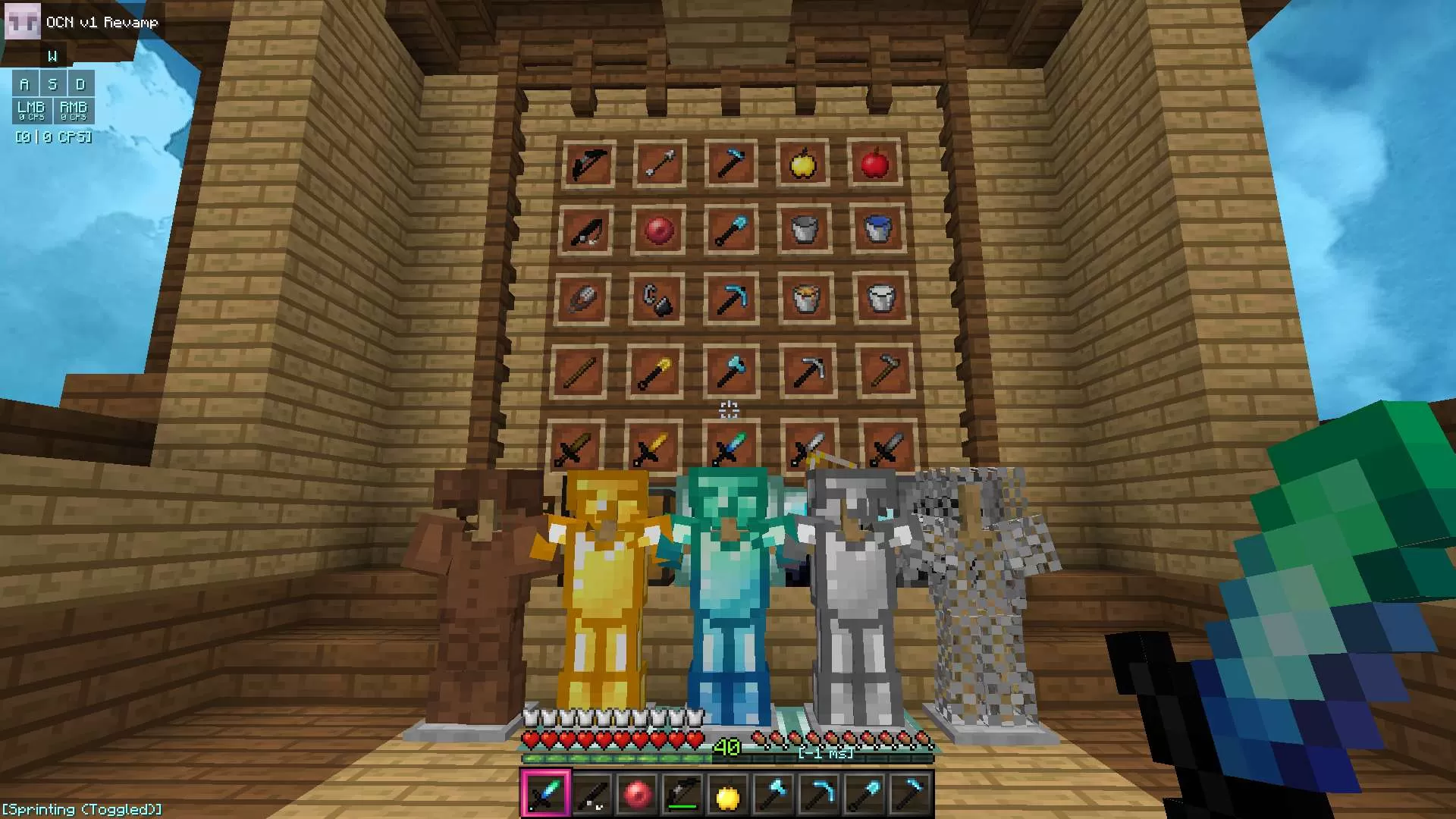Viewport: 1456px width, 819px height.
Task: Select the diamond sword in the highlighted hotbar slot
Action: 545,791
